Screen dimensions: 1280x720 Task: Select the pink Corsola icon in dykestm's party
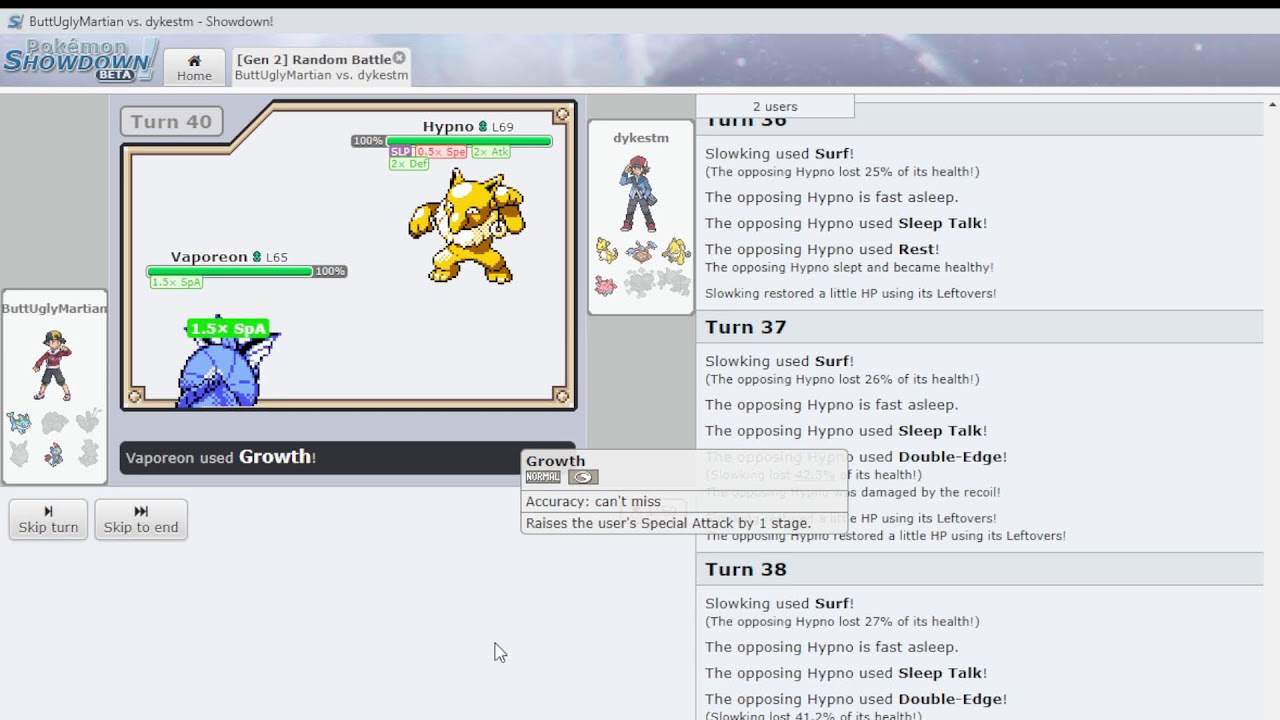[607, 285]
